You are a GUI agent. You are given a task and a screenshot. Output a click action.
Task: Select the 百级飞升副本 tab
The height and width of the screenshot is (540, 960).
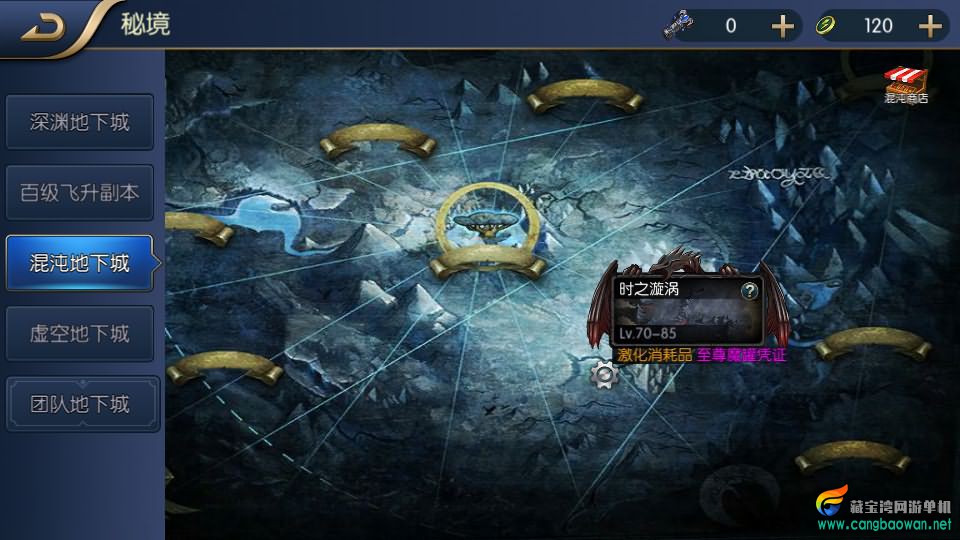pos(80,193)
